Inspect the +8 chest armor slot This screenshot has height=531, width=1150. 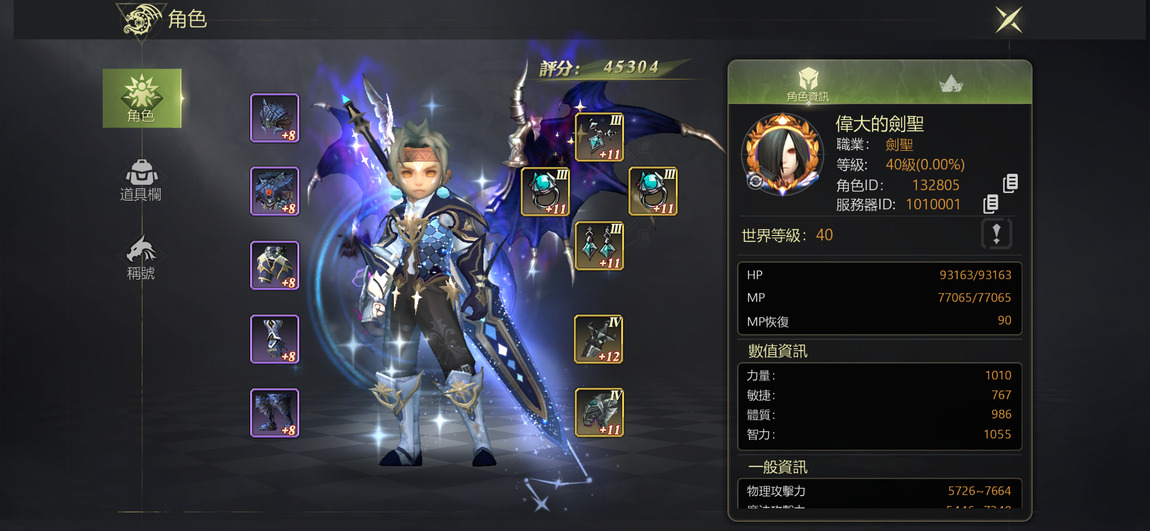[x=274, y=191]
